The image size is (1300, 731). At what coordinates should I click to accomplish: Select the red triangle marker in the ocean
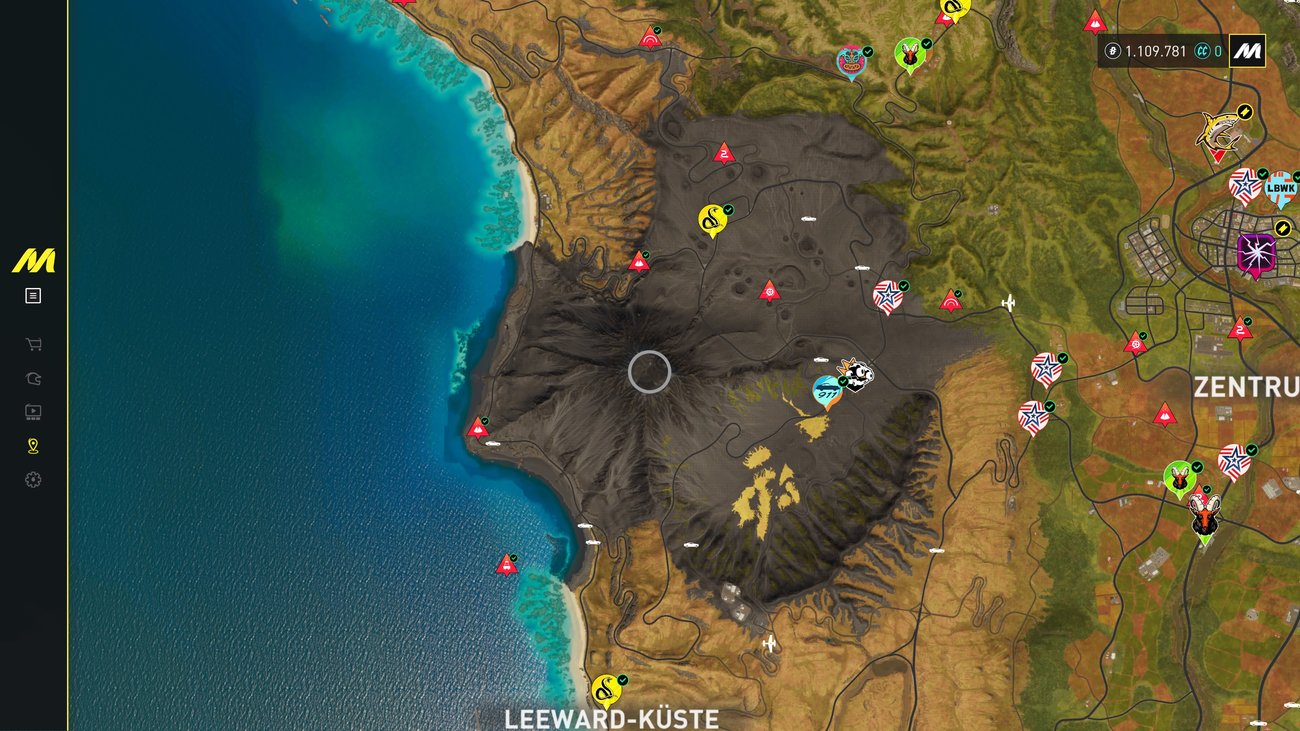point(507,565)
